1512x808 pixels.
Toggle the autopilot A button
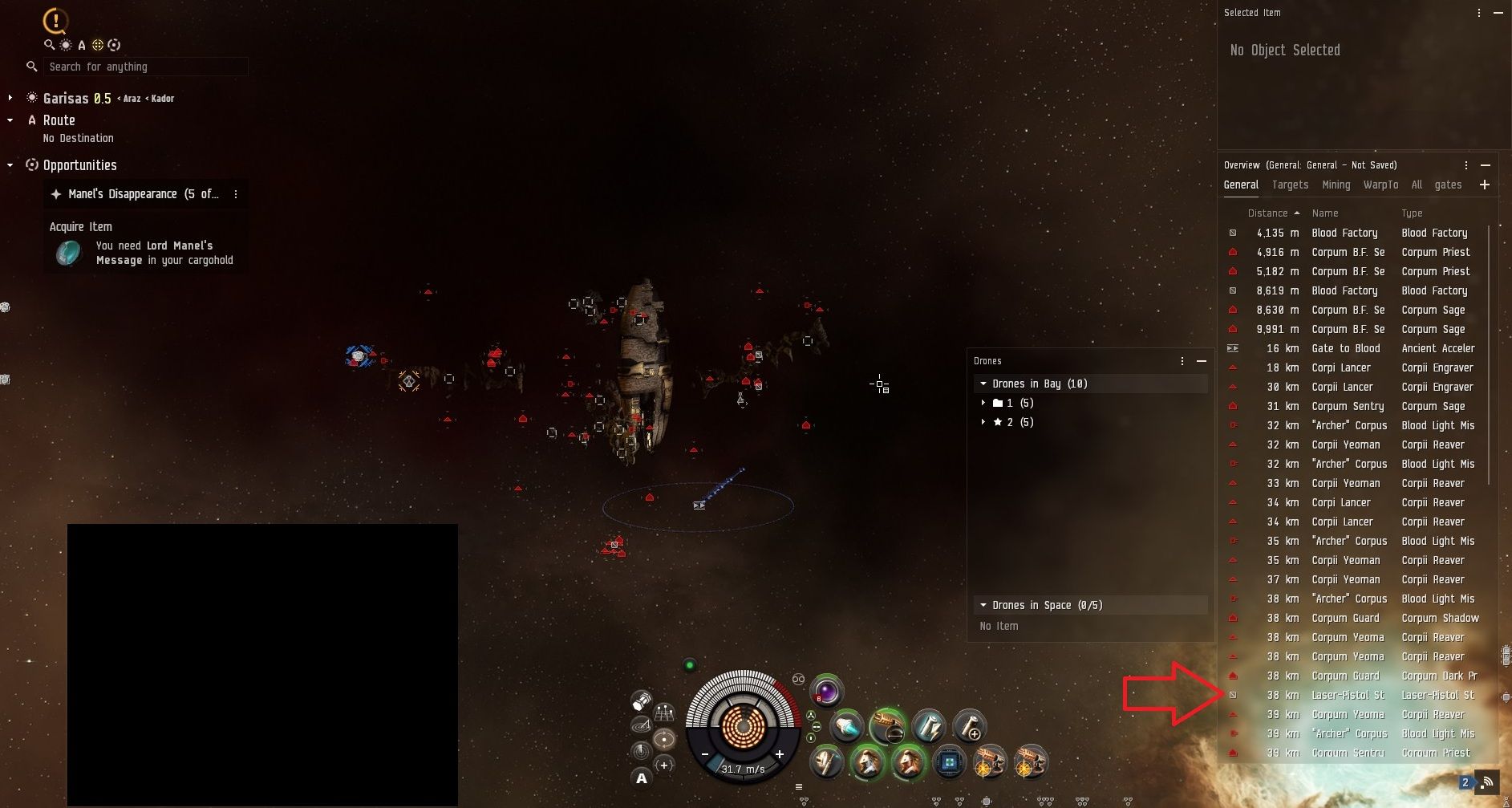641,778
